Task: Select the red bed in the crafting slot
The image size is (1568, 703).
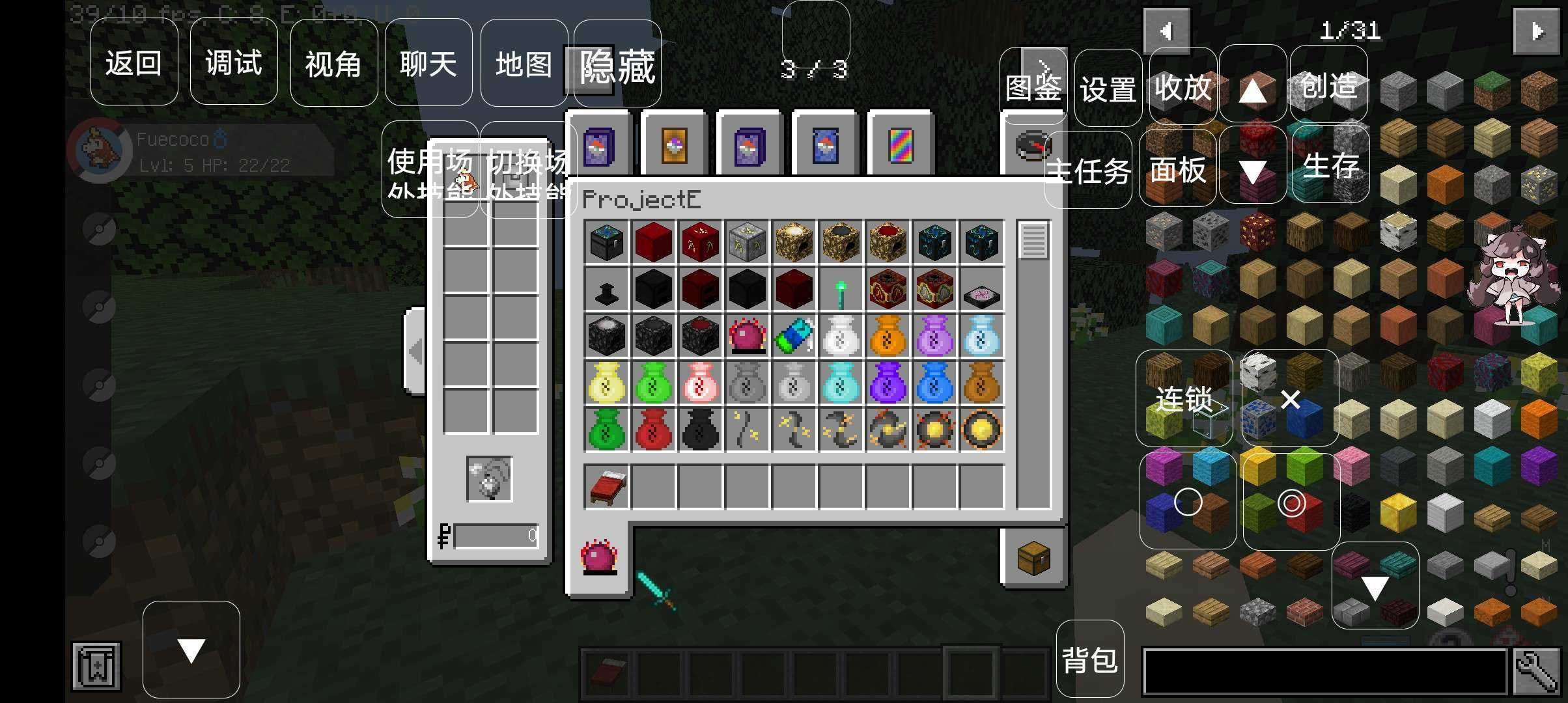Action: click(x=606, y=487)
